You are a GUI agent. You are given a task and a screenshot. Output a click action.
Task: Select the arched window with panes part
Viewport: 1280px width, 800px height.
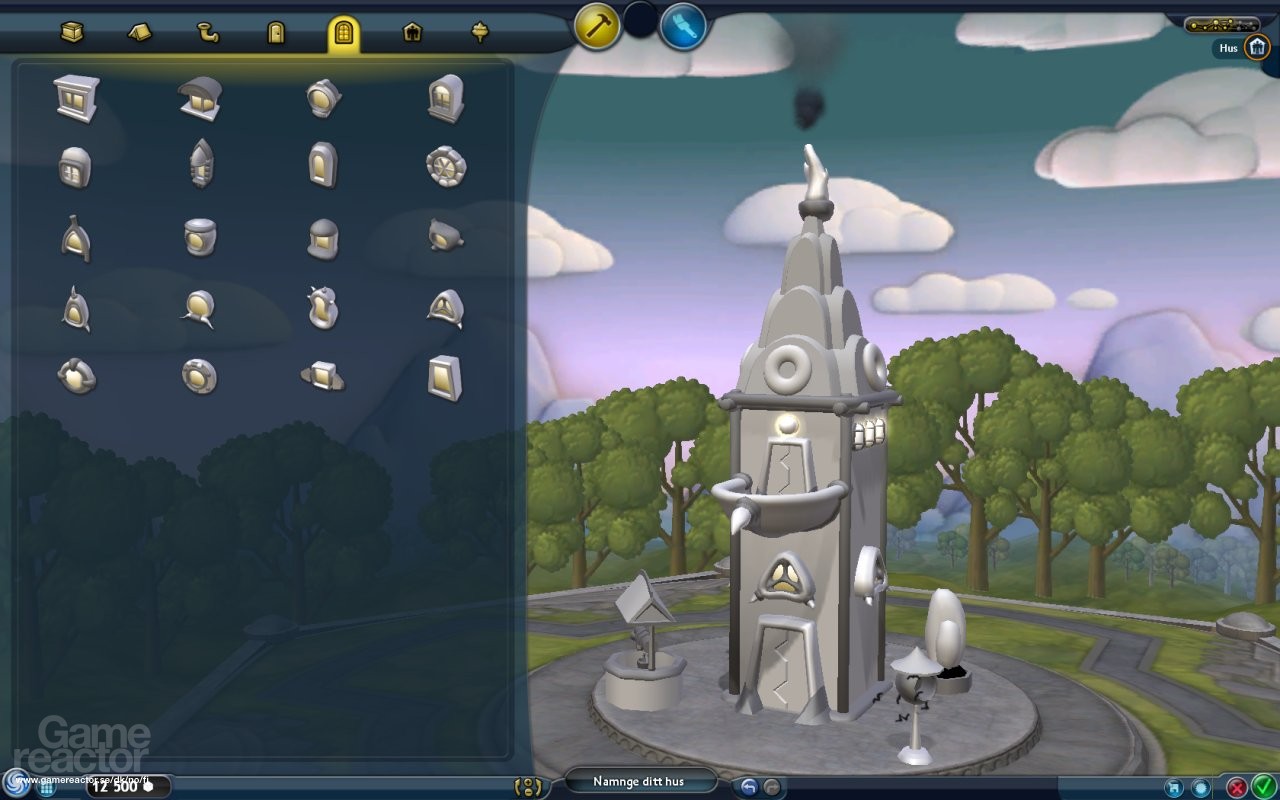445,97
